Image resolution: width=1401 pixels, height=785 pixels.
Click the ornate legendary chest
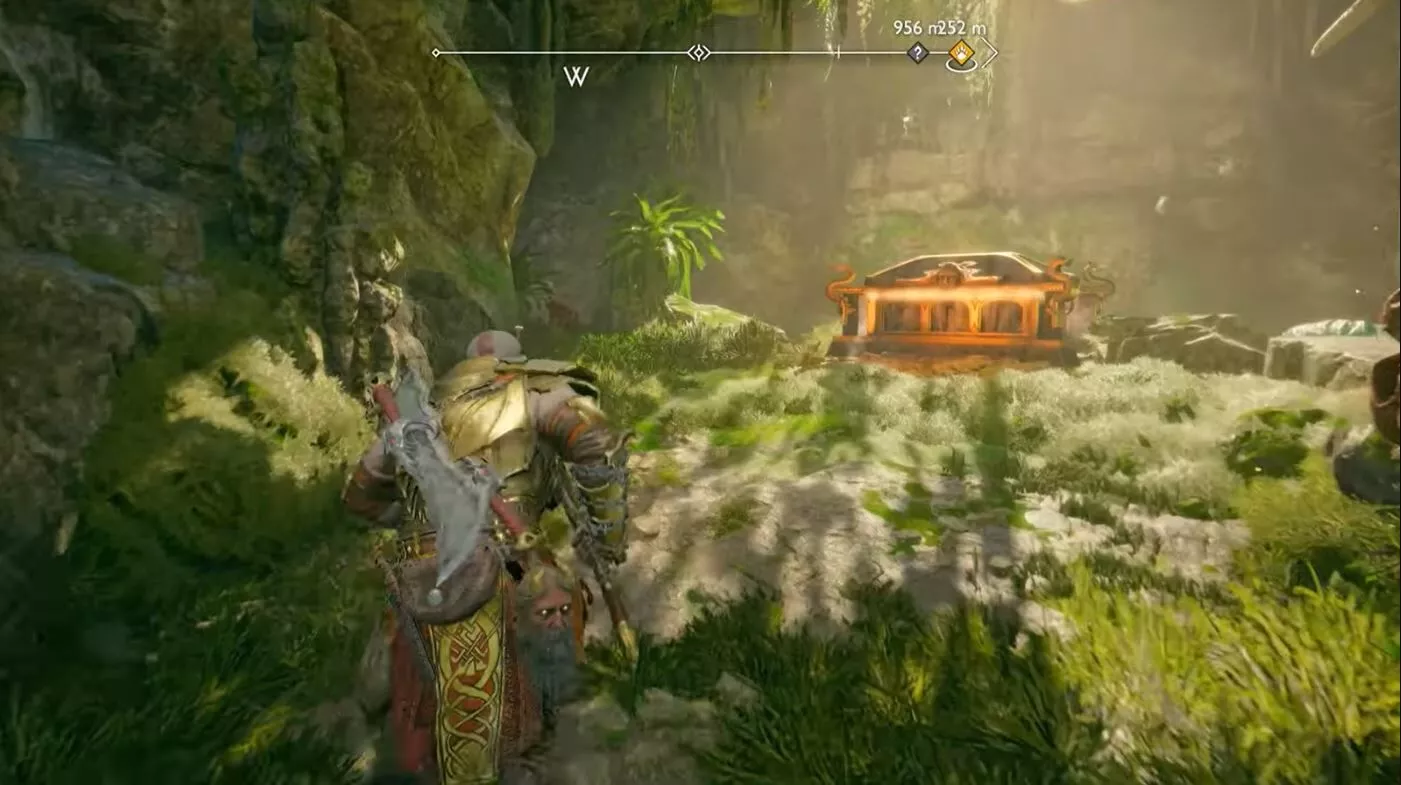950,310
